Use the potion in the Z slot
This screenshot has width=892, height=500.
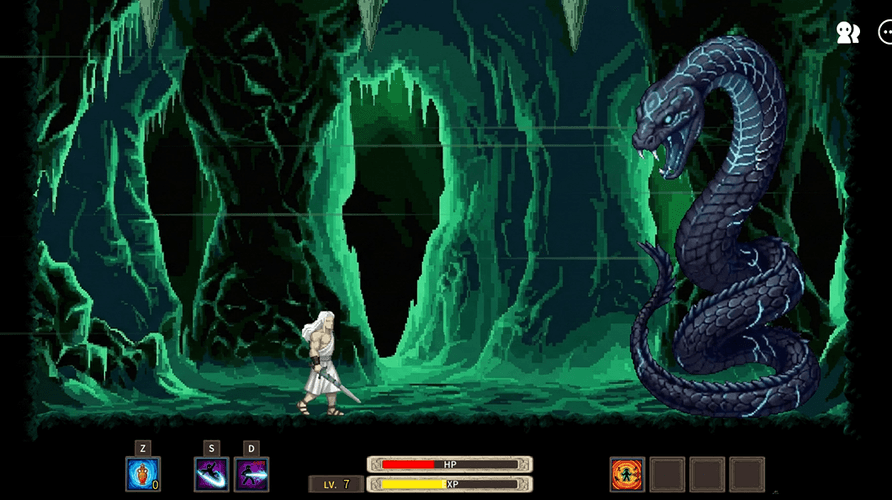tap(143, 473)
